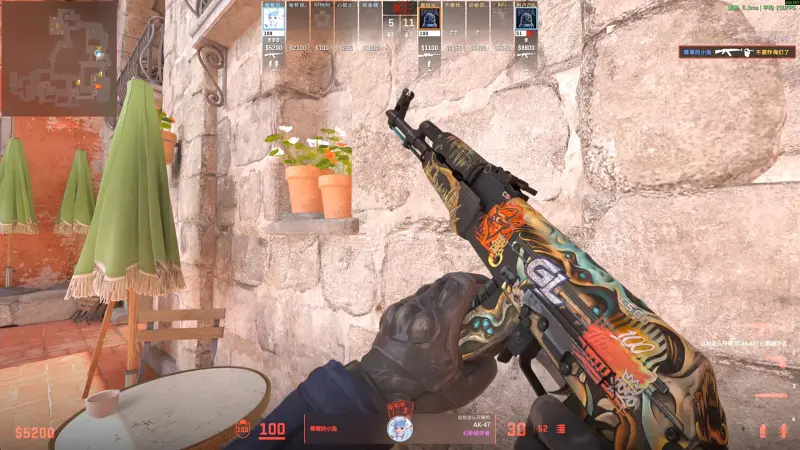The height and width of the screenshot is (450, 800).
Task: Select the blue-bordered penguin avatar in the top bar
Action: [526, 19]
